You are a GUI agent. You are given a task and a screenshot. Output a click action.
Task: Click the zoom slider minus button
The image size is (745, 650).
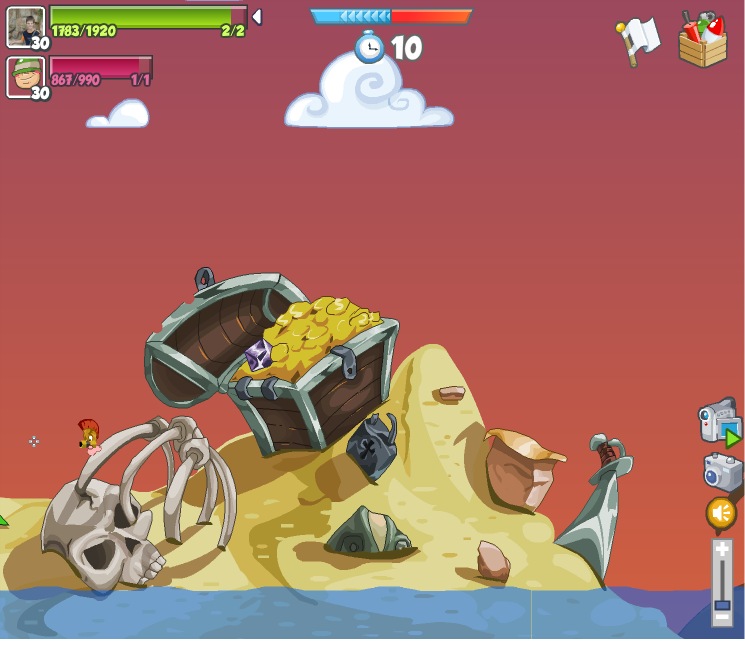pos(722,619)
